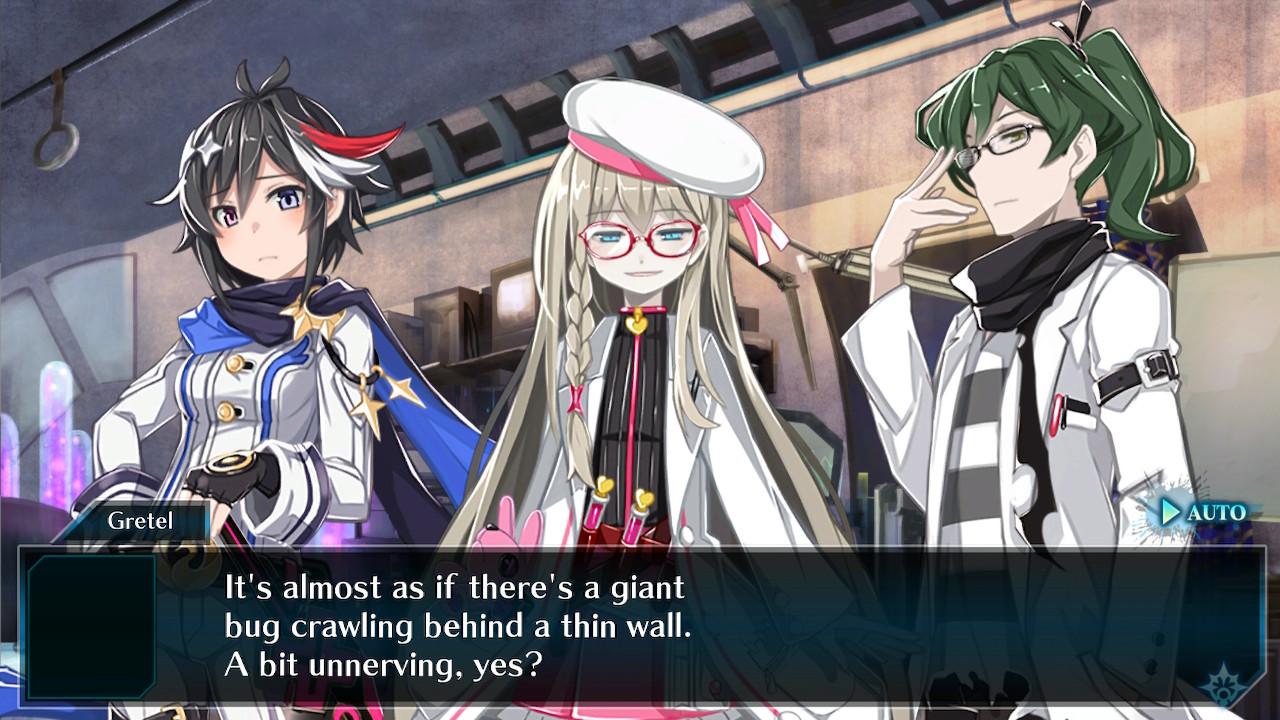Toggle the AUTO dialogue advance button

(1202, 513)
